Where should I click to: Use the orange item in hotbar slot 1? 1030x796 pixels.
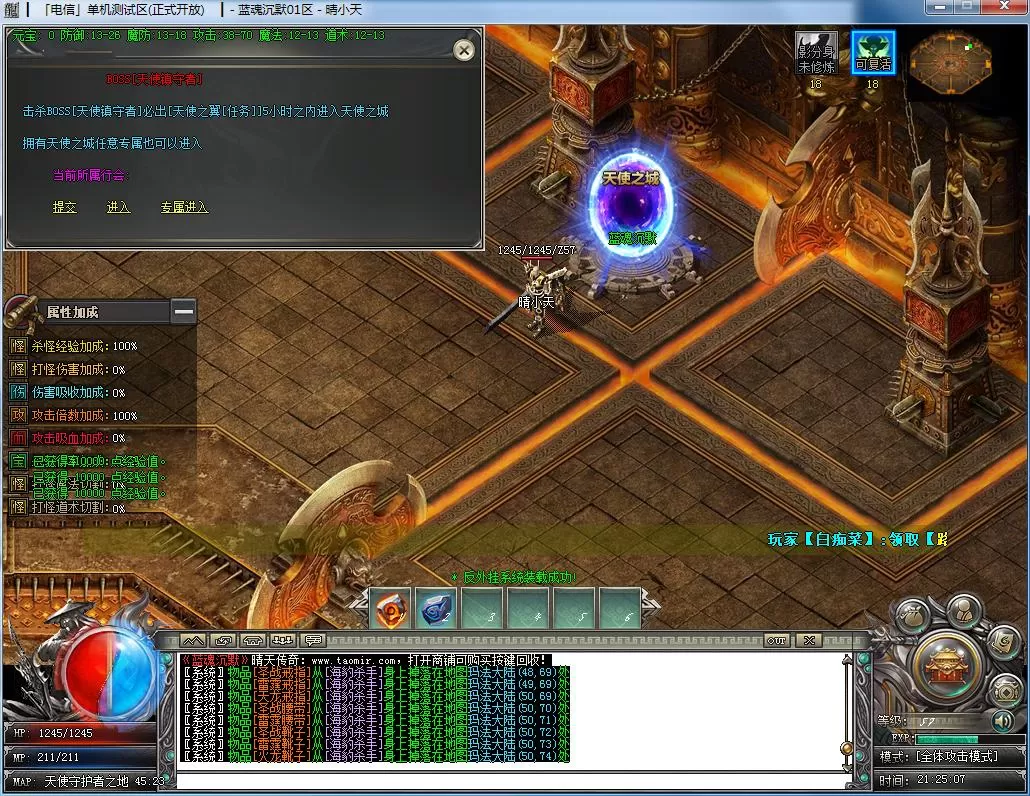(x=391, y=608)
